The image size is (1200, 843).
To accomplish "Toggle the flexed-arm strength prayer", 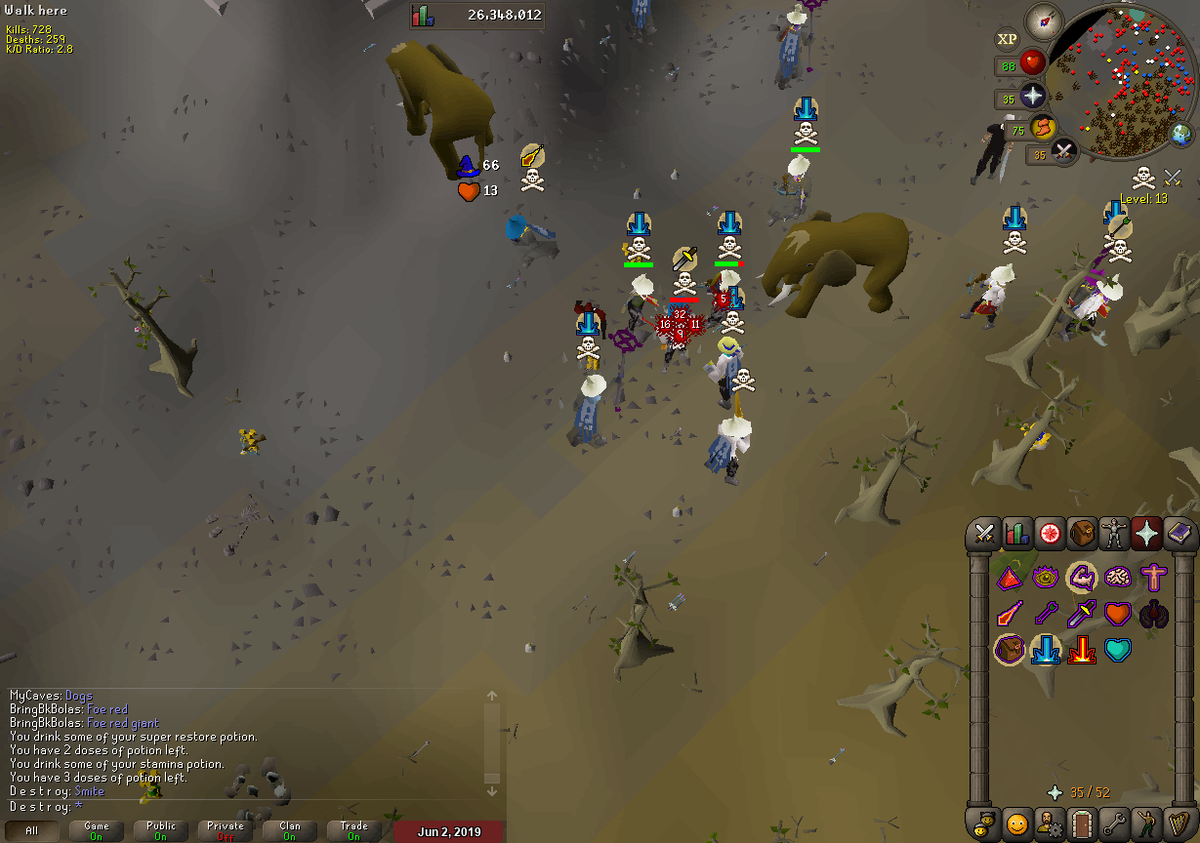I will pyautogui.click(x=1082, y=577).
